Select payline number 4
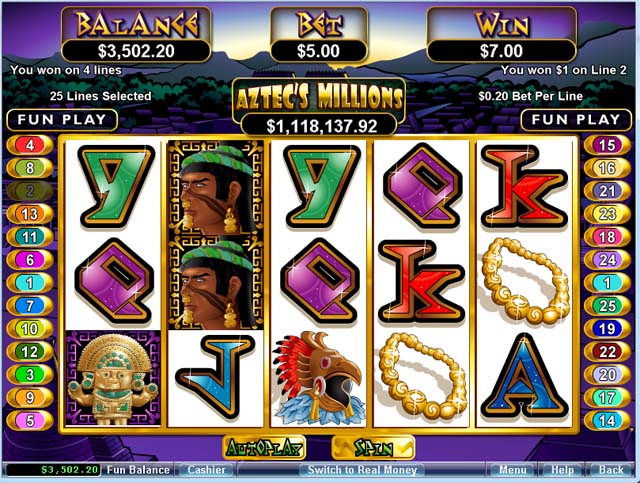This screenshot has width=640, height=483. tap(30, 144)
